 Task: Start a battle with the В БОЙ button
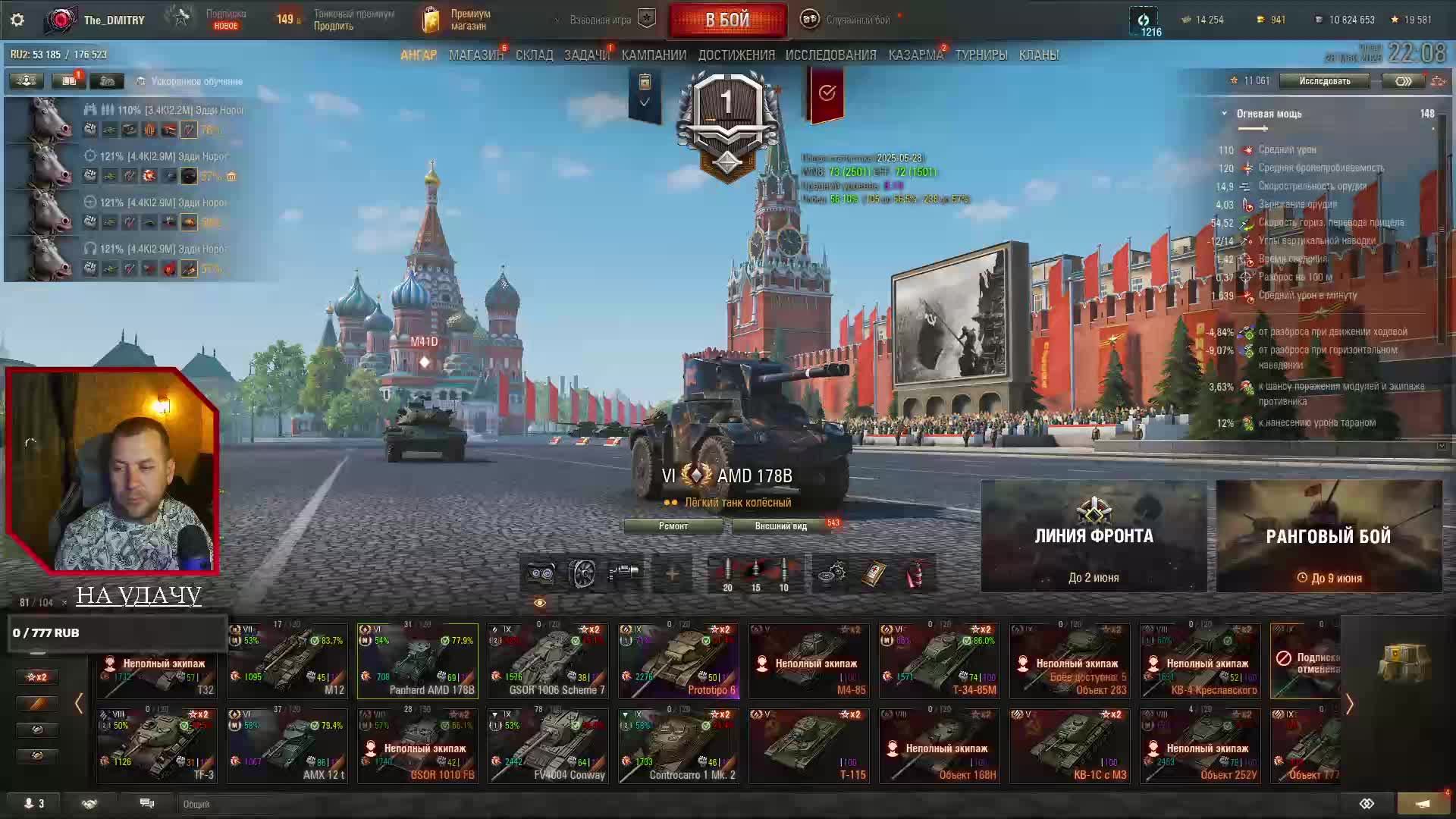click(x=726, y=20)
